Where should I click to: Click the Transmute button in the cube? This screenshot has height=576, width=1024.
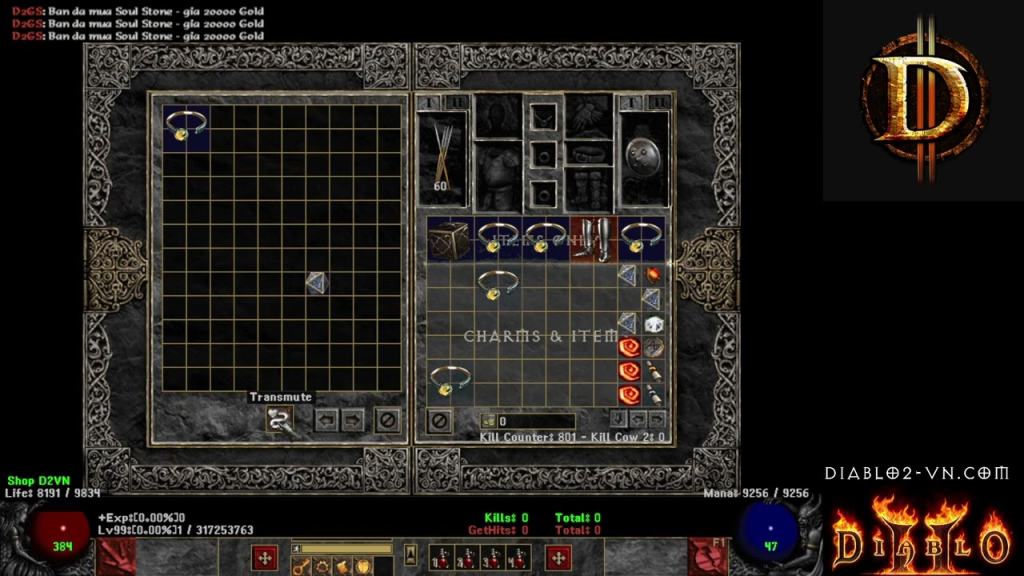[x=279, y=420]
